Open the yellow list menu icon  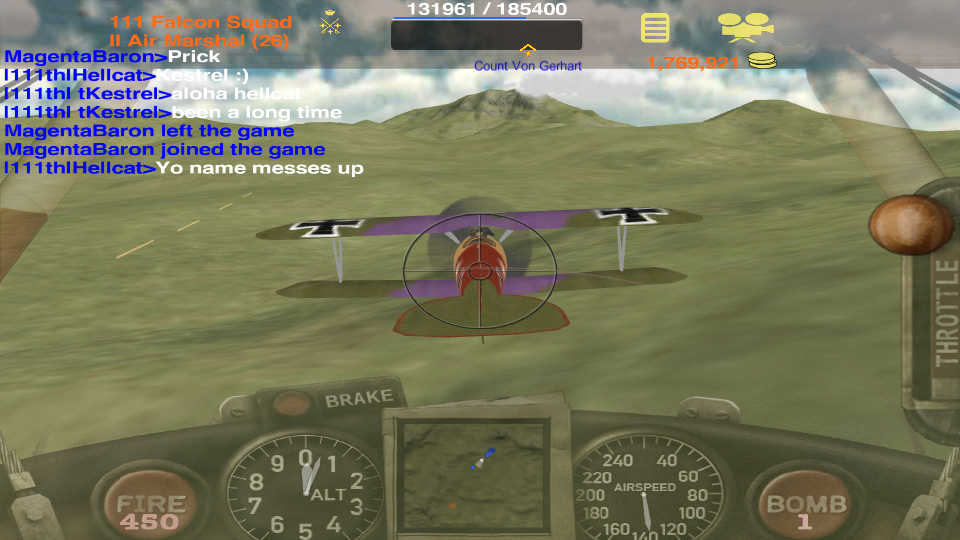pos(655,27)
